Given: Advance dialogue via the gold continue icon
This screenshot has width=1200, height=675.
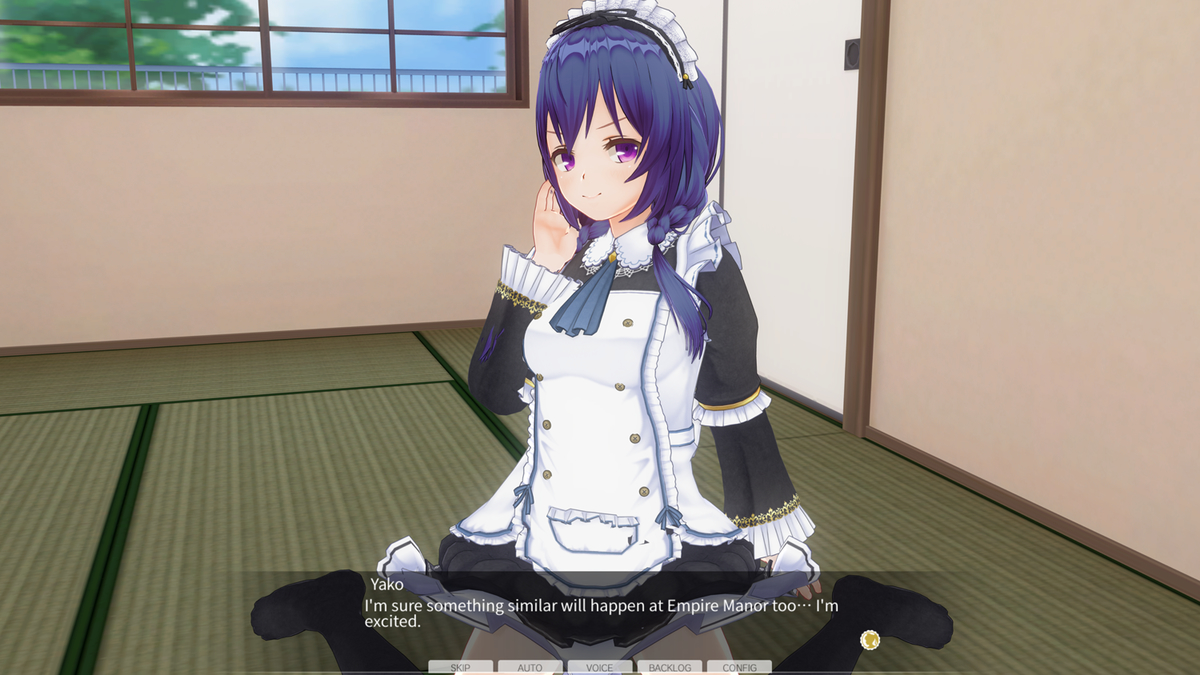Looking at the screenshot, I should coord(870,638).
